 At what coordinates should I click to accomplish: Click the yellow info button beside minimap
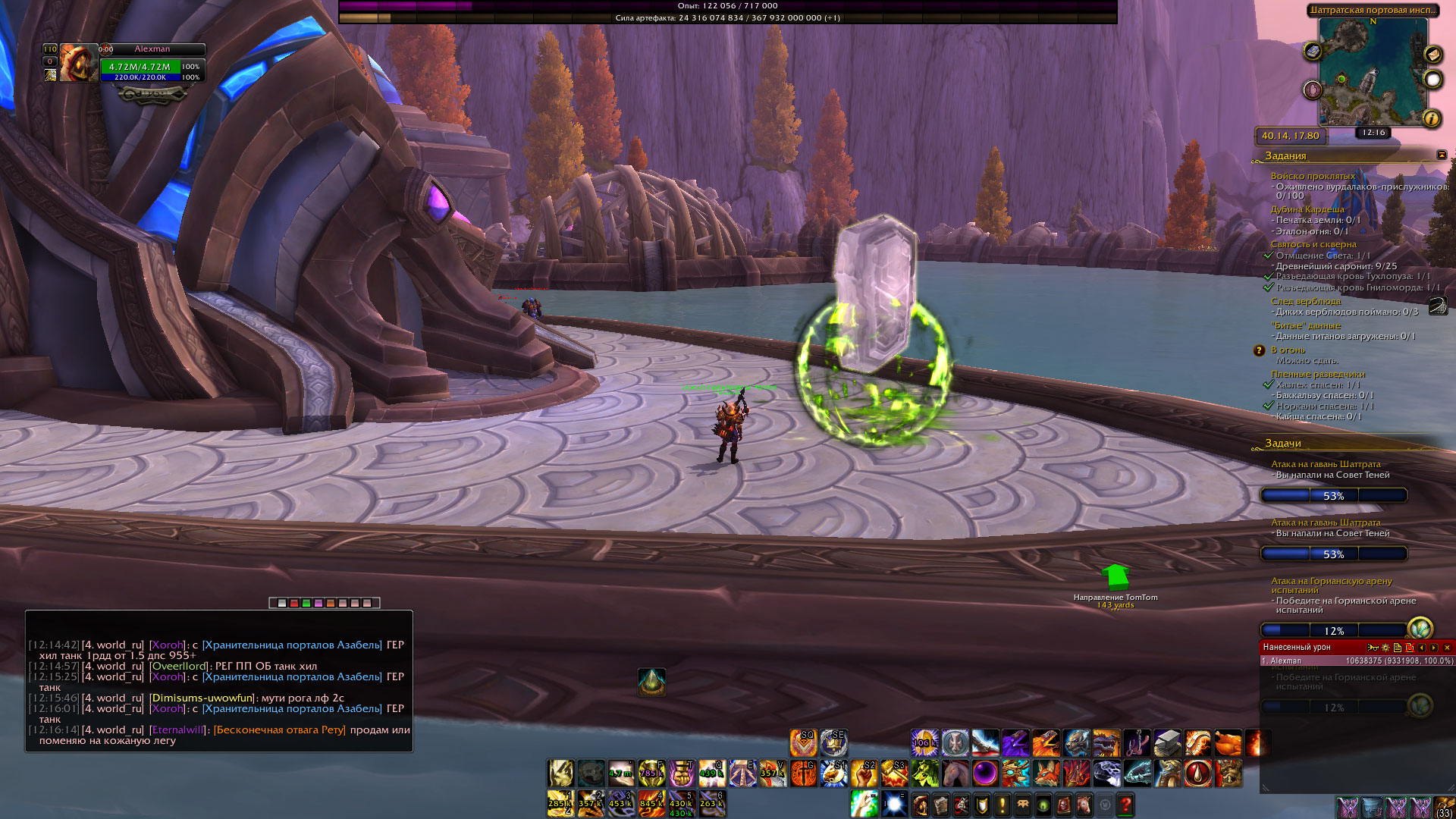1432,118
